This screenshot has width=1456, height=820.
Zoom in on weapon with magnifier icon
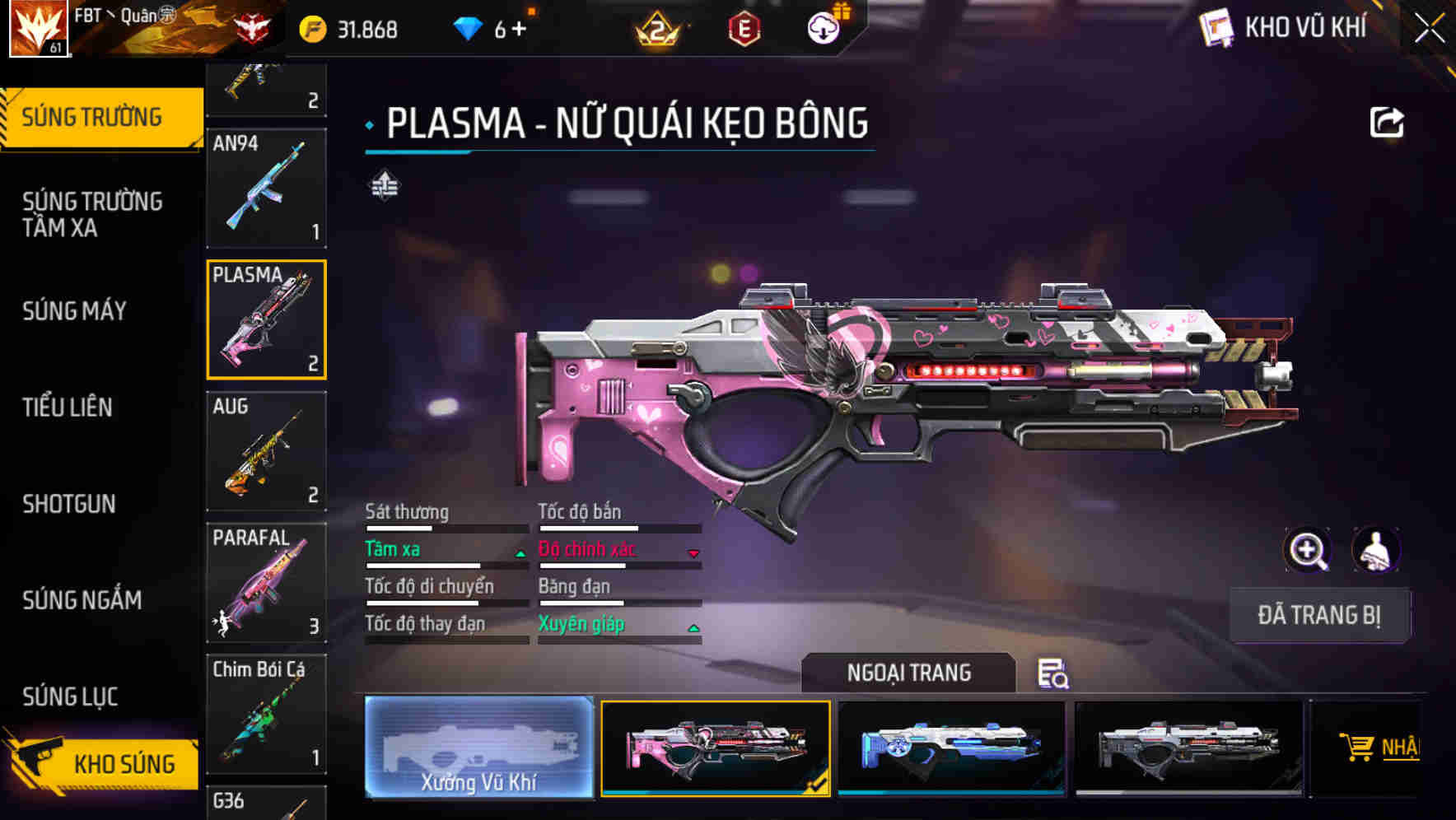pos(1307,549)
